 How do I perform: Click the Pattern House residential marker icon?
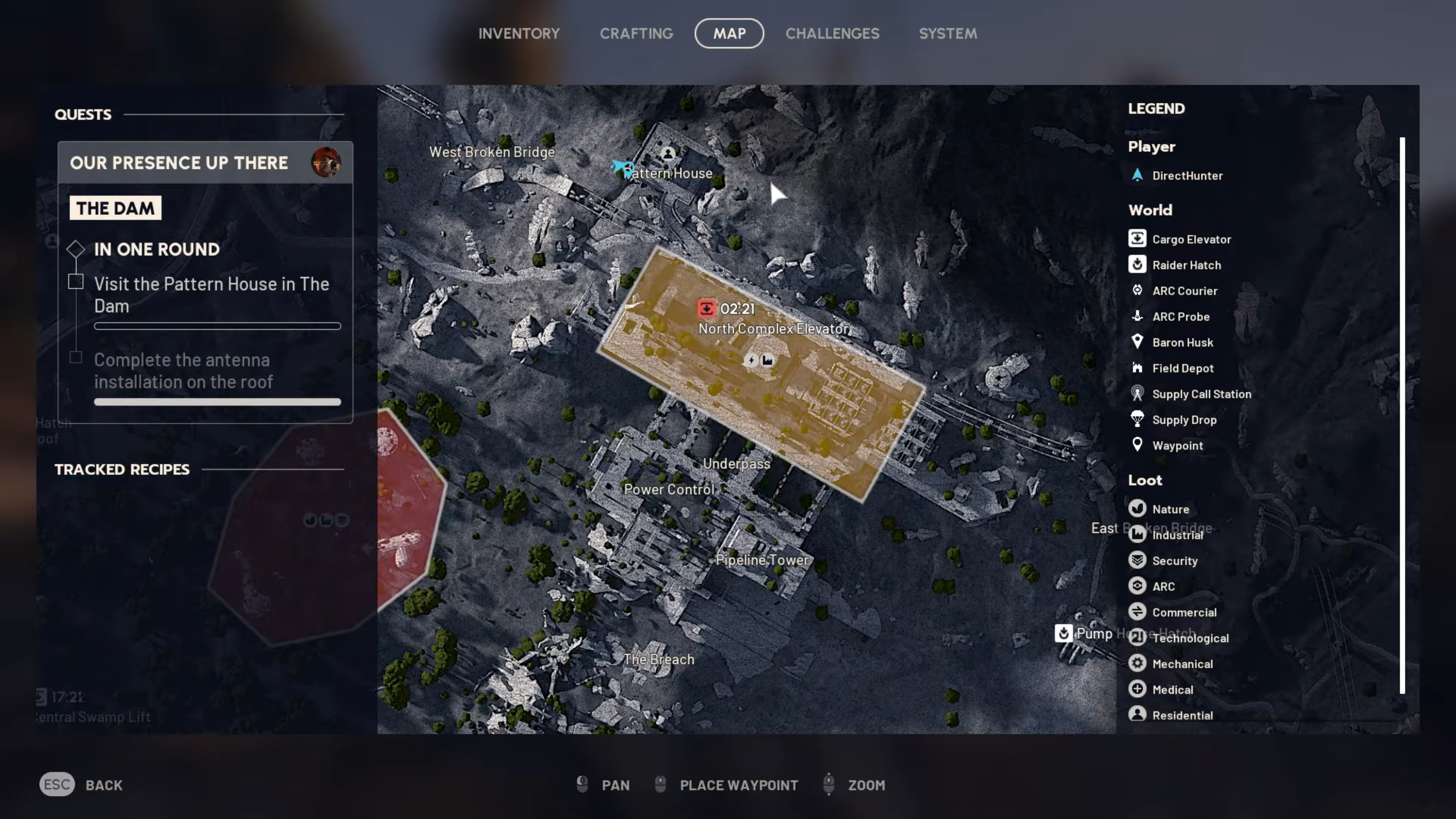pos(668,154)
